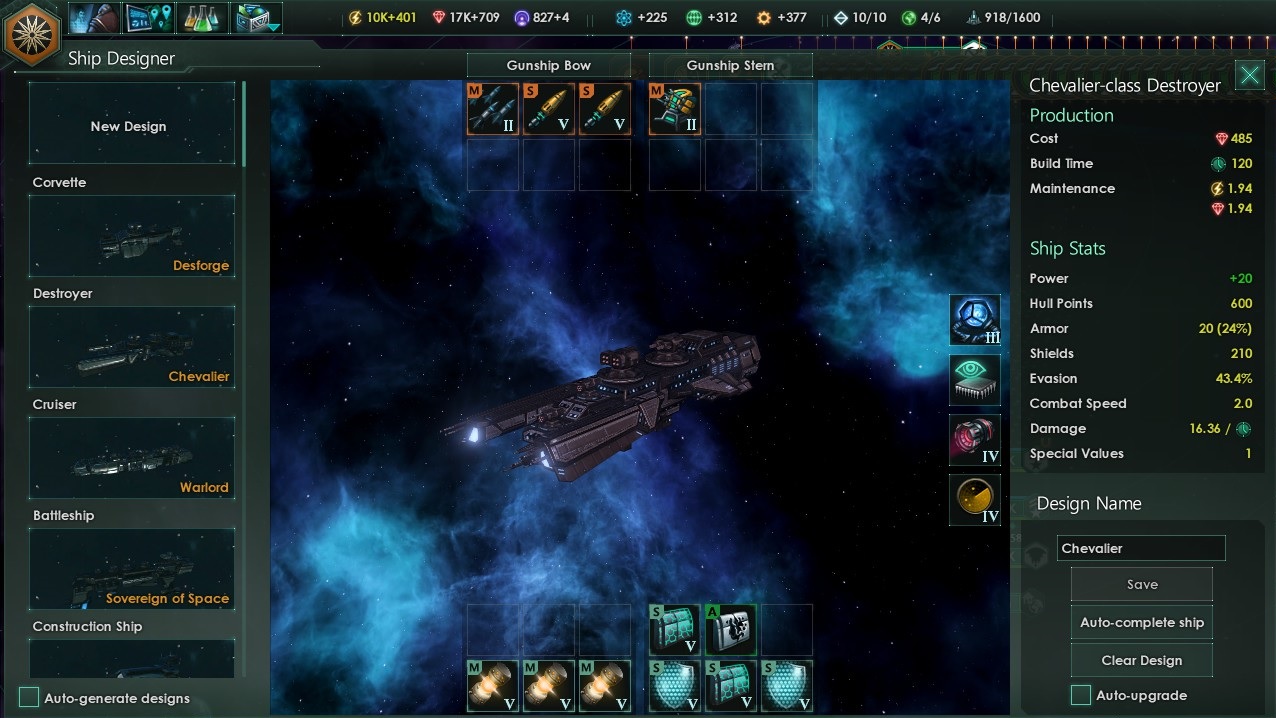Open the research flasks top-bar button
The height and width of the screenshot is (718, 1276).
pyautogui.click(x=203, y=17)
